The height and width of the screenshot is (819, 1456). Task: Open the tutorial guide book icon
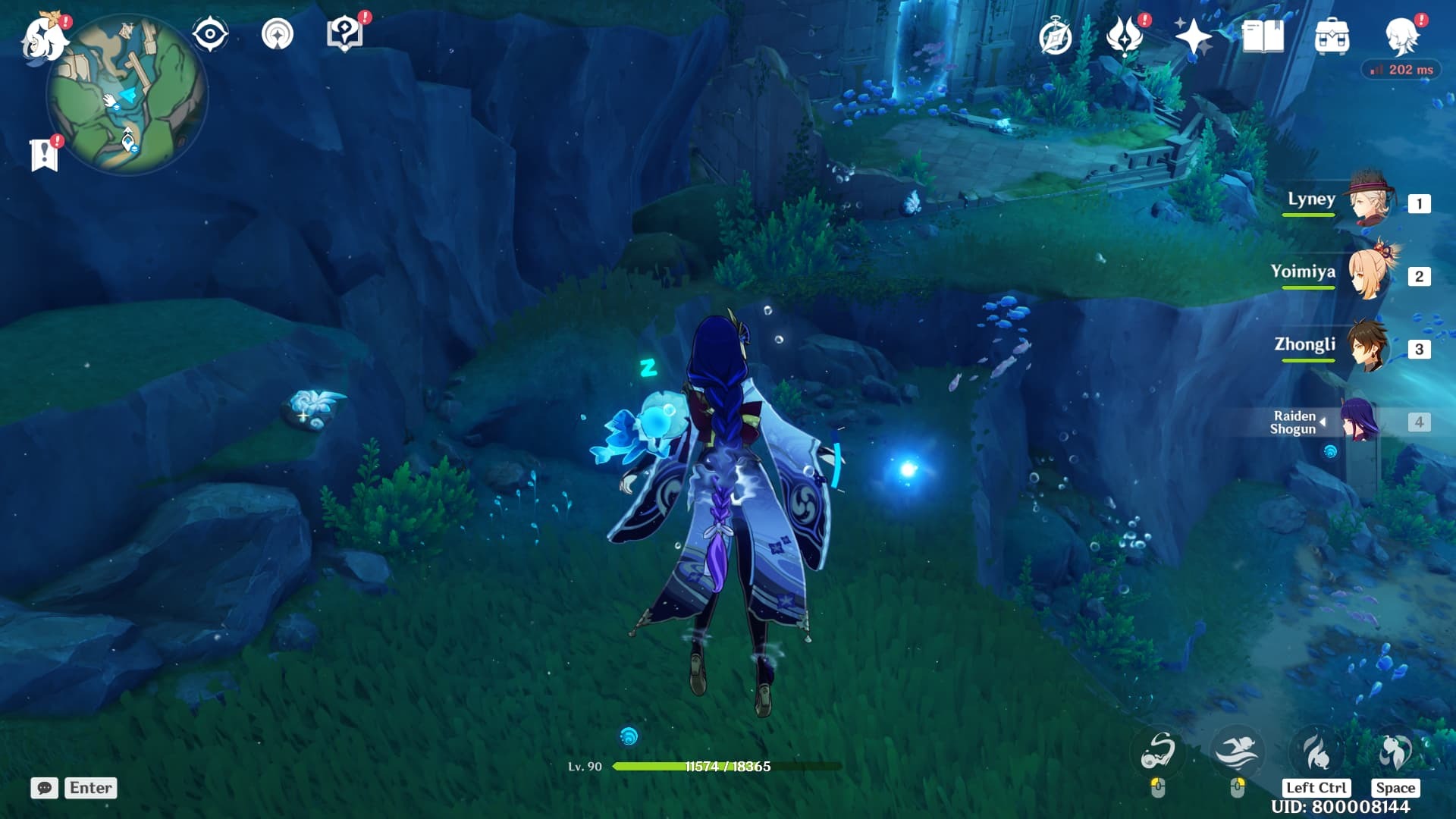[344, 33]
